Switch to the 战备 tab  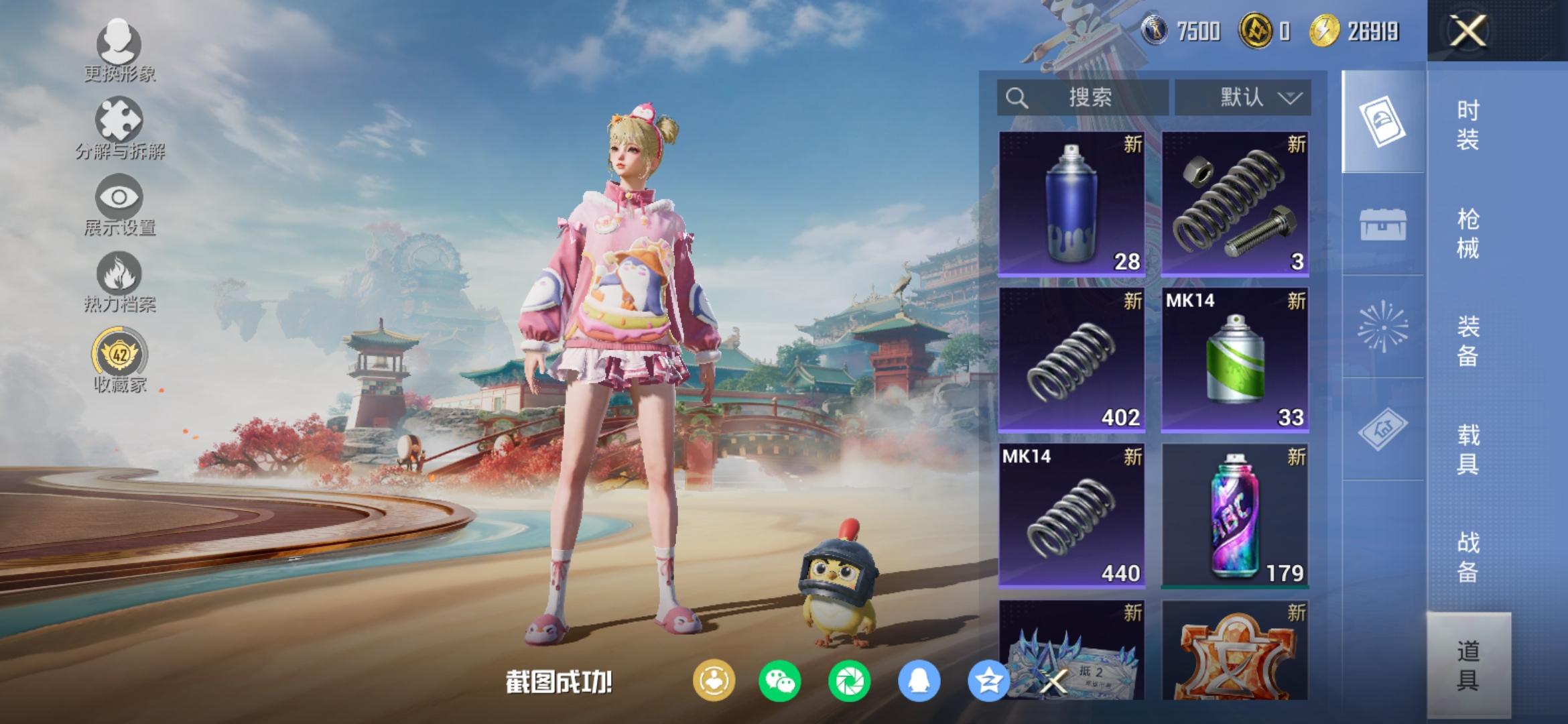1467,557
